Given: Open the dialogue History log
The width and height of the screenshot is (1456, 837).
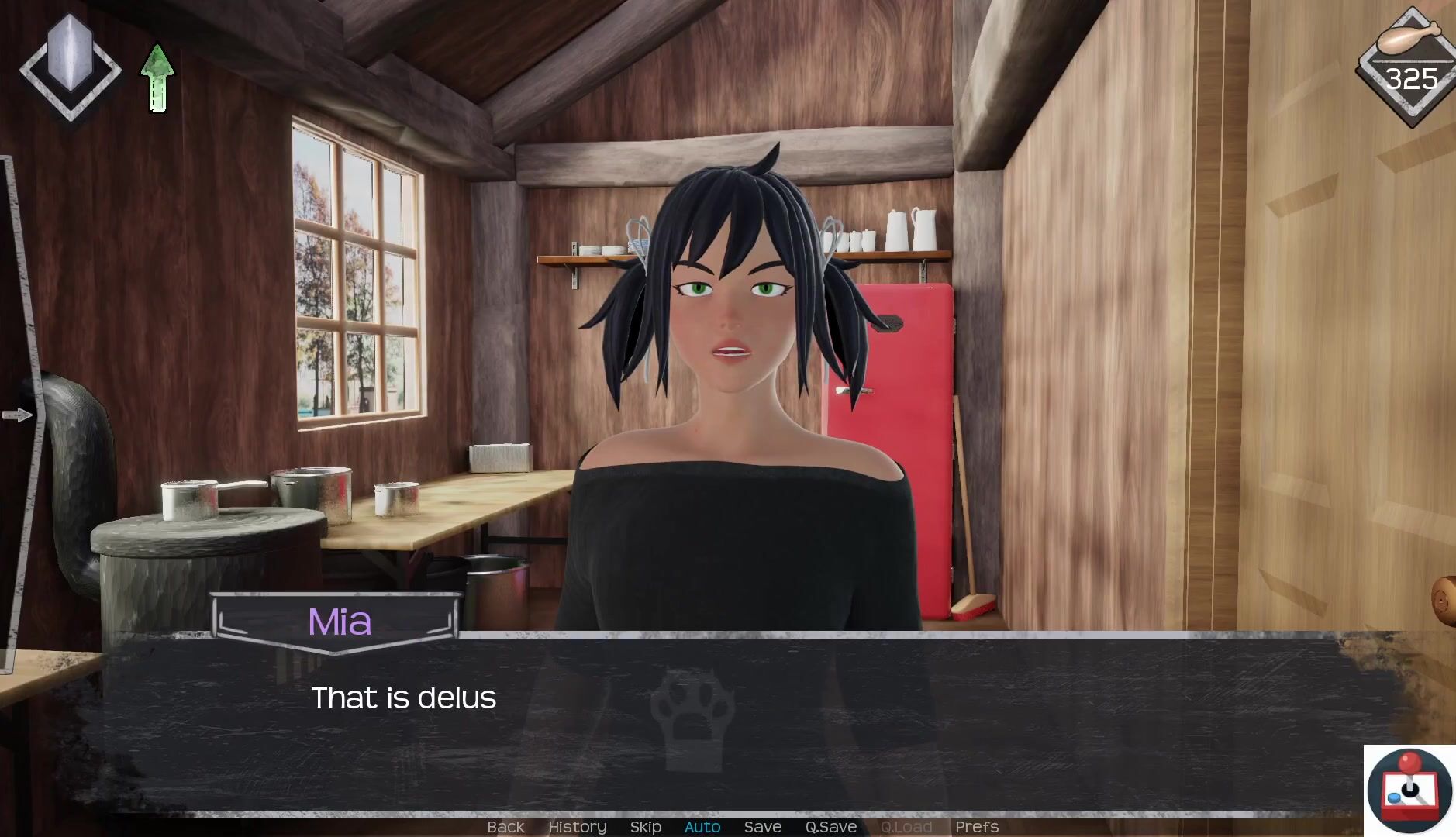Looking at the screenshot, I should pos(577,827).
